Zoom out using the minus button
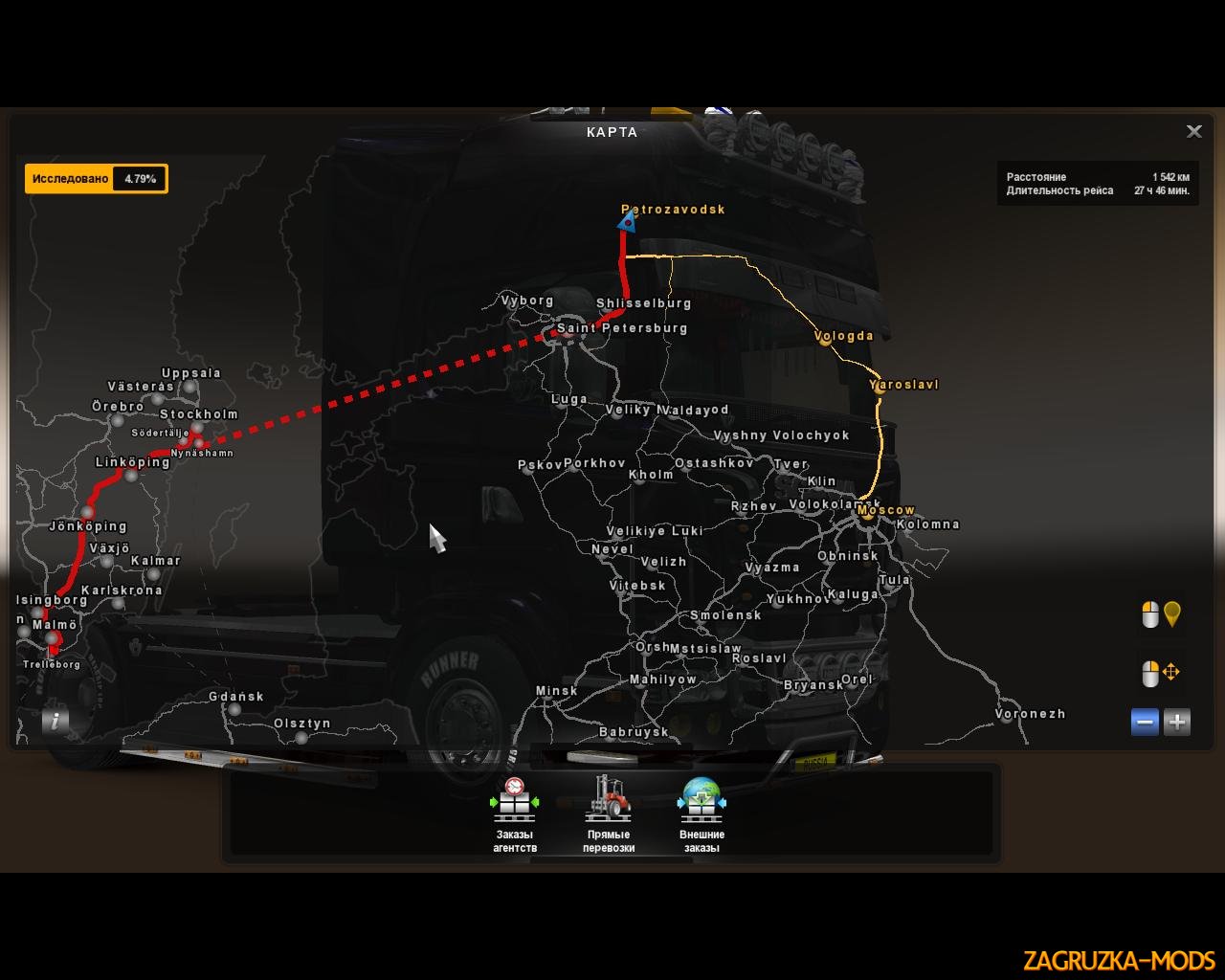This screenshot has width=1225, height=980. [x=1145, y=723]
